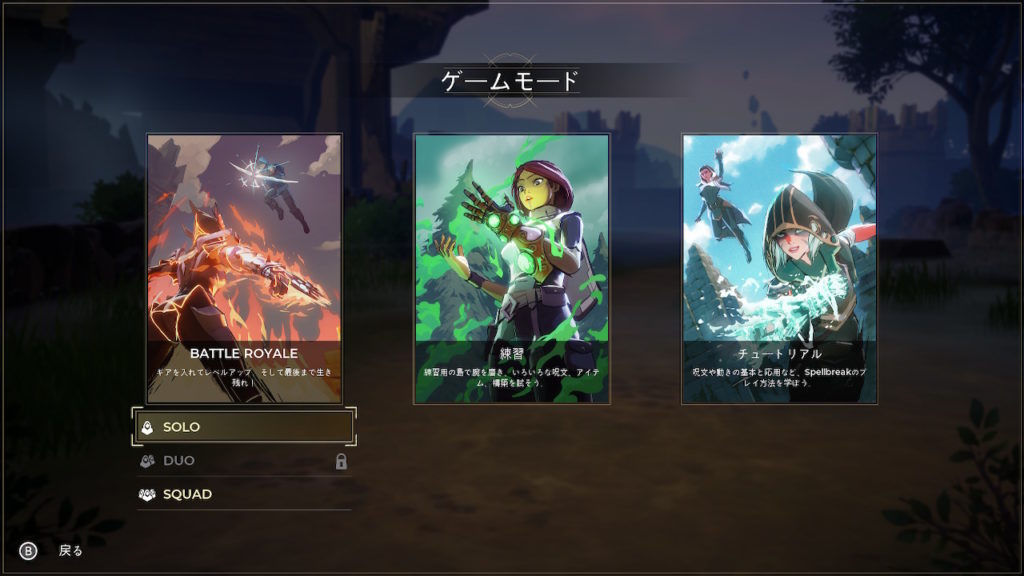Choose the locked DUO option
Viewport: 1024px width, 576px height.
pos(245,461)
